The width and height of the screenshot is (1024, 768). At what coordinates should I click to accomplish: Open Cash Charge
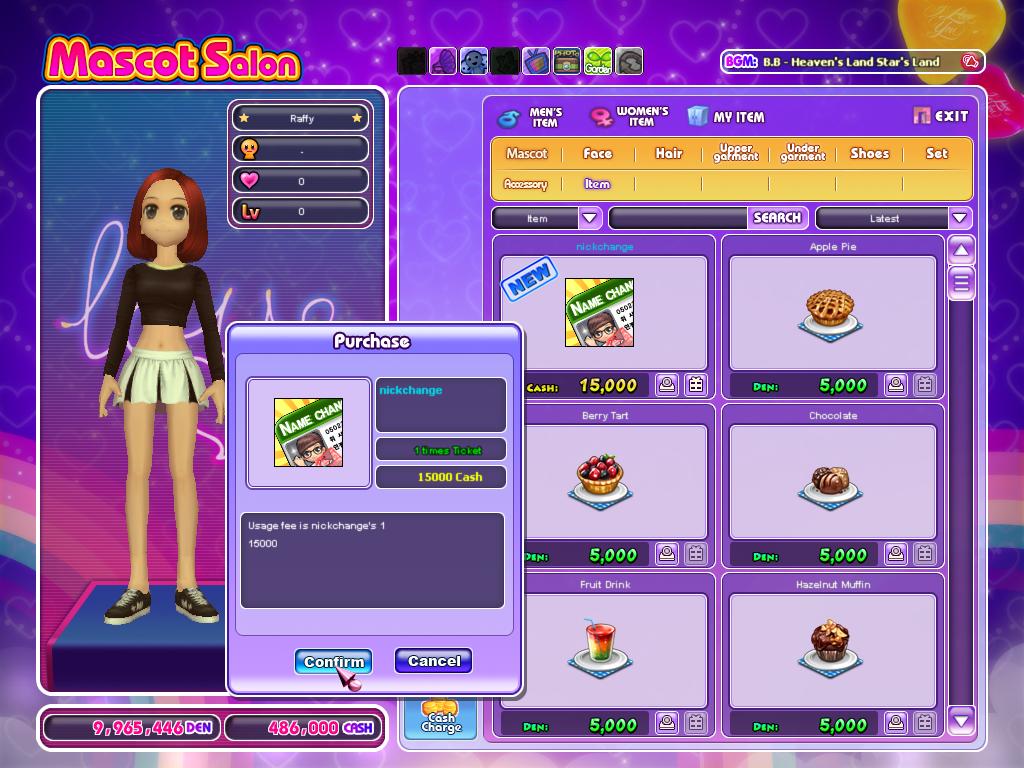click(x=440, y=718)
